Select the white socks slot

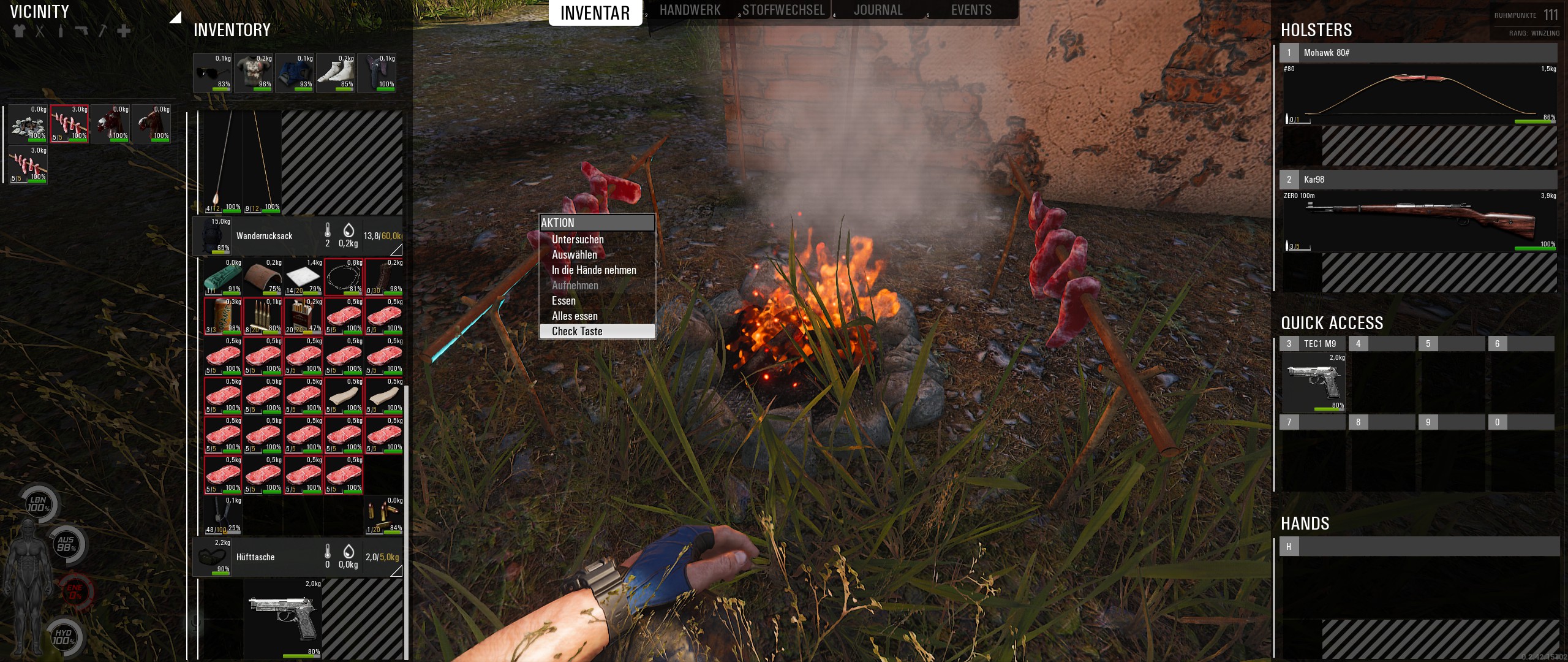pyautogui.click(x=336, y=73)
